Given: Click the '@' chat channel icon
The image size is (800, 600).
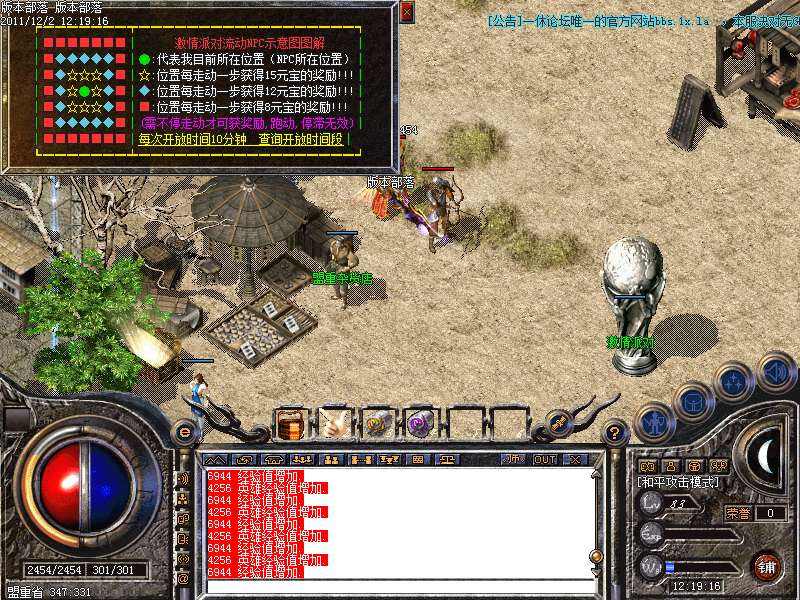Looking at the screenshot, I should point(183,578).
